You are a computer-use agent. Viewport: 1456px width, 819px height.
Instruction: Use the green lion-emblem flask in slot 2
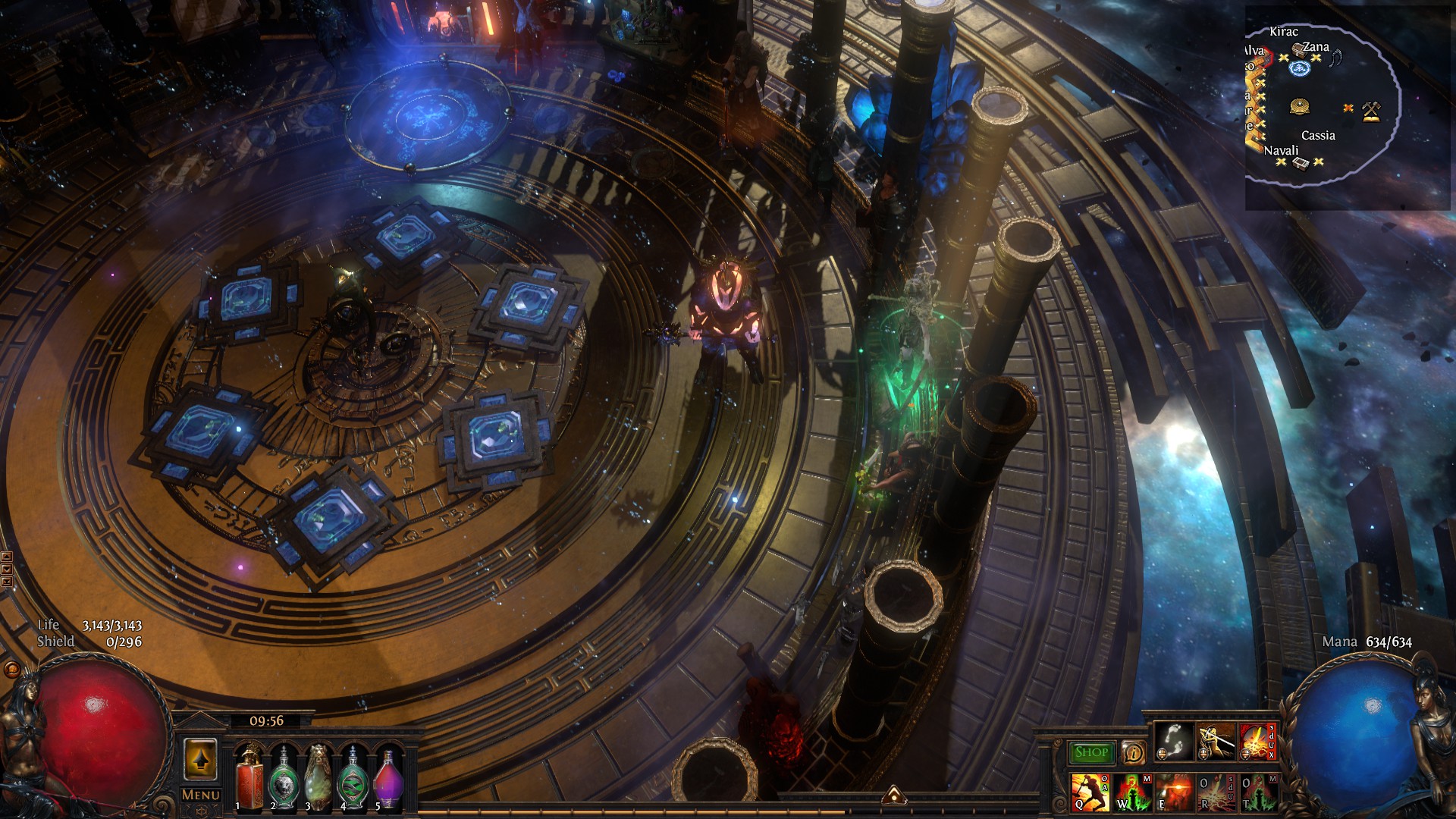(x=284, y=778)
